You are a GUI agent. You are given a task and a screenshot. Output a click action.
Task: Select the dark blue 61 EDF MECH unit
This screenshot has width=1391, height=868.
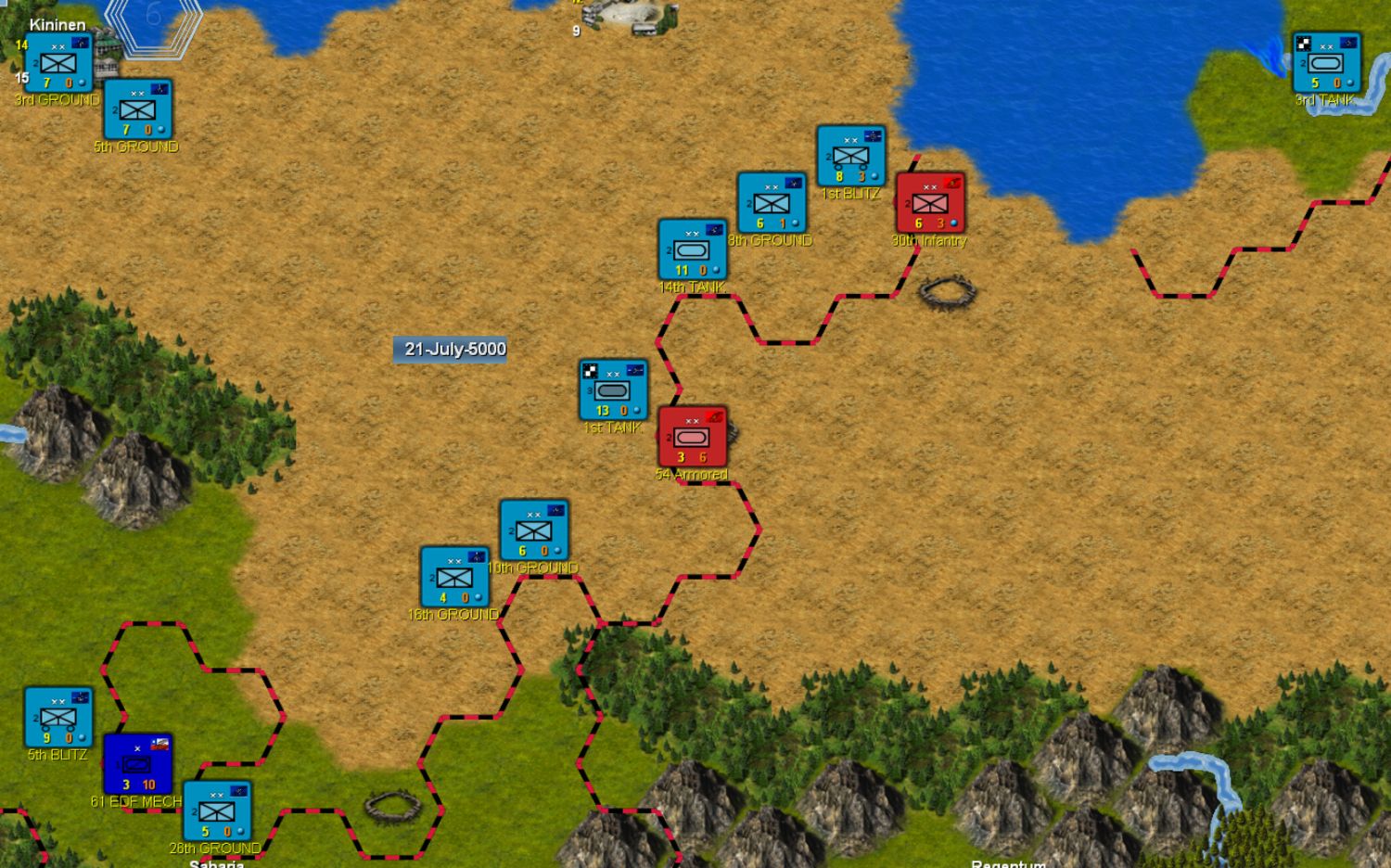(x=138, y=765)
